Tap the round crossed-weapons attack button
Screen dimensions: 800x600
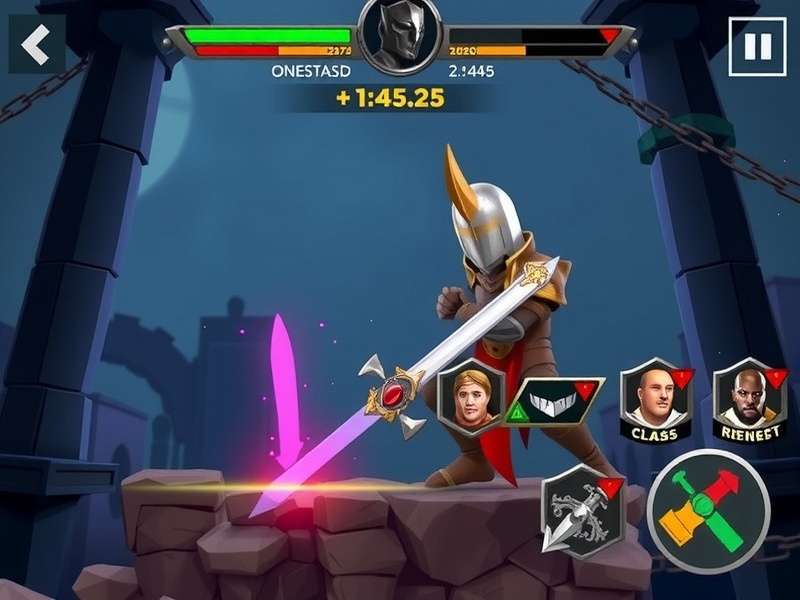coord(708,511)
